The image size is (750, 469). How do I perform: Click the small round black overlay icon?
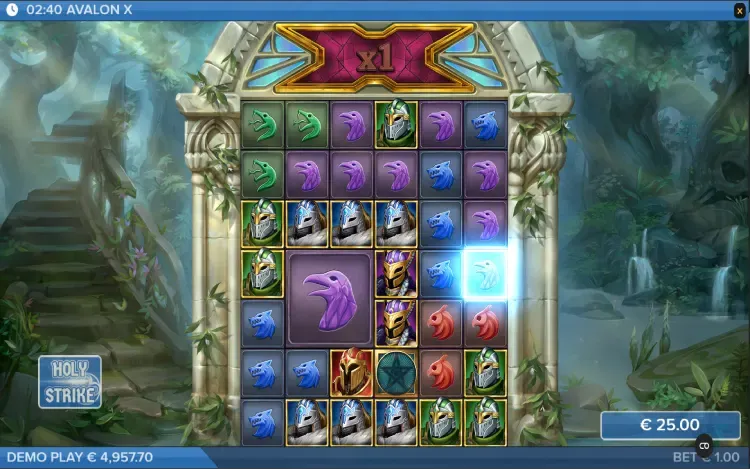tap(703, 446)
